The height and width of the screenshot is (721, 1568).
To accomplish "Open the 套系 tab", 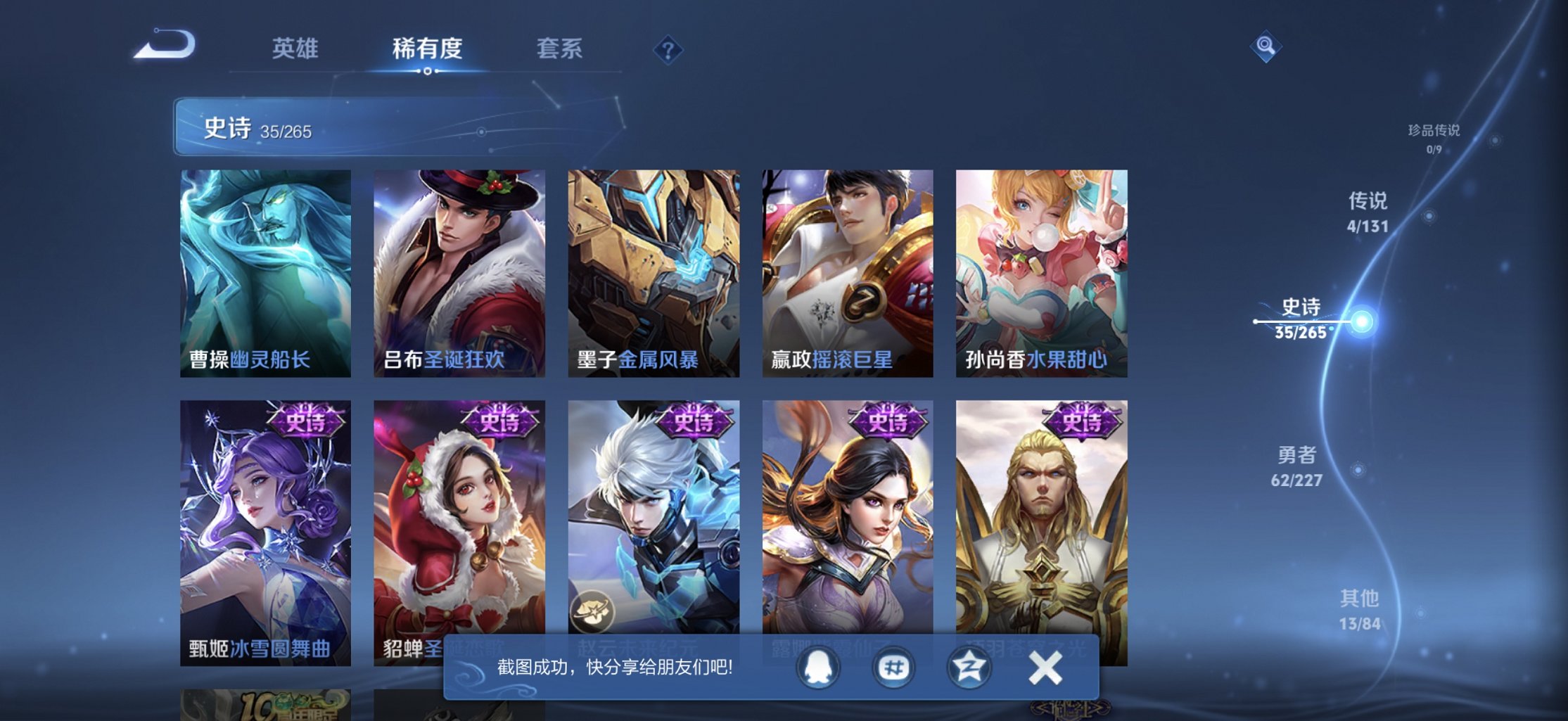I will pyautogui.click(x=561, y=49).
